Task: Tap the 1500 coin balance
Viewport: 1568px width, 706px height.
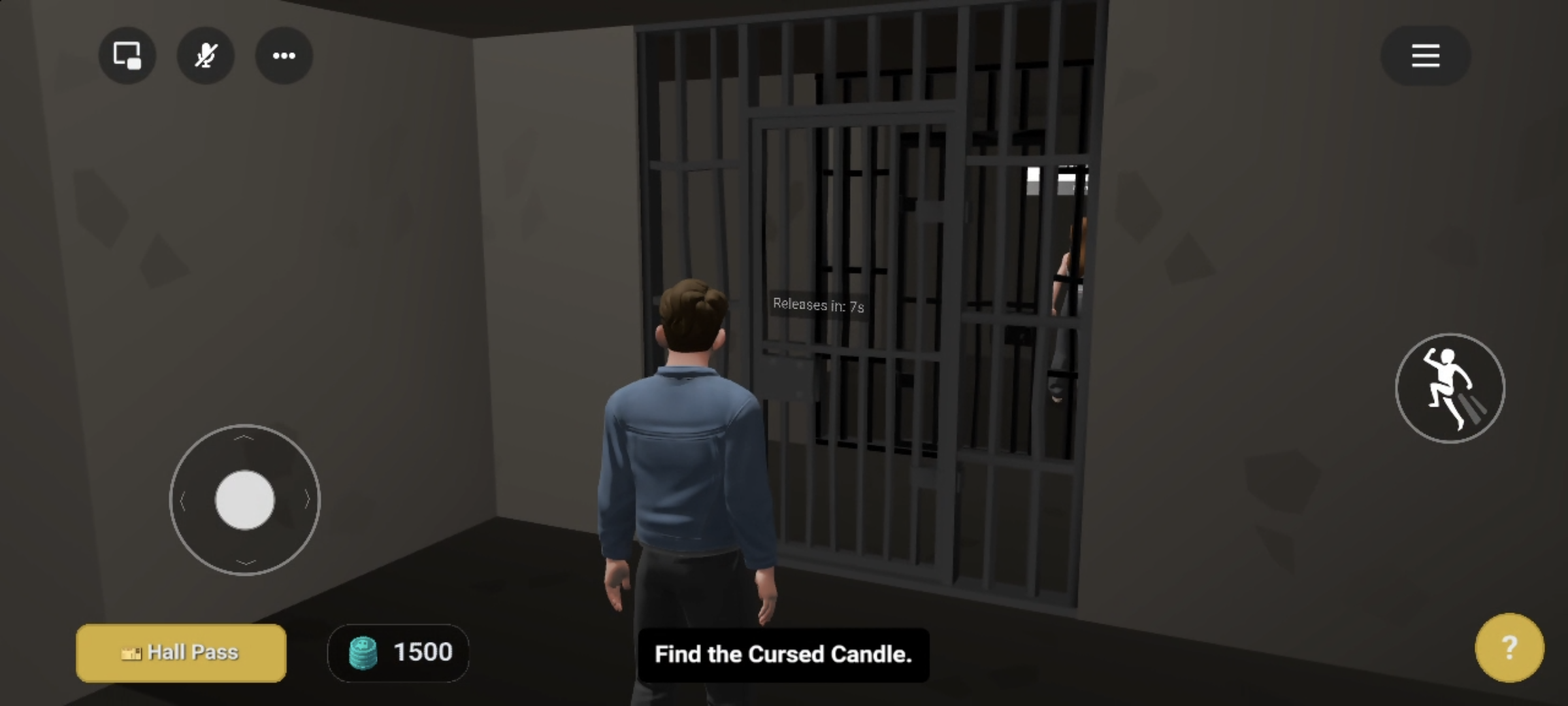Action: coord(421,651)
